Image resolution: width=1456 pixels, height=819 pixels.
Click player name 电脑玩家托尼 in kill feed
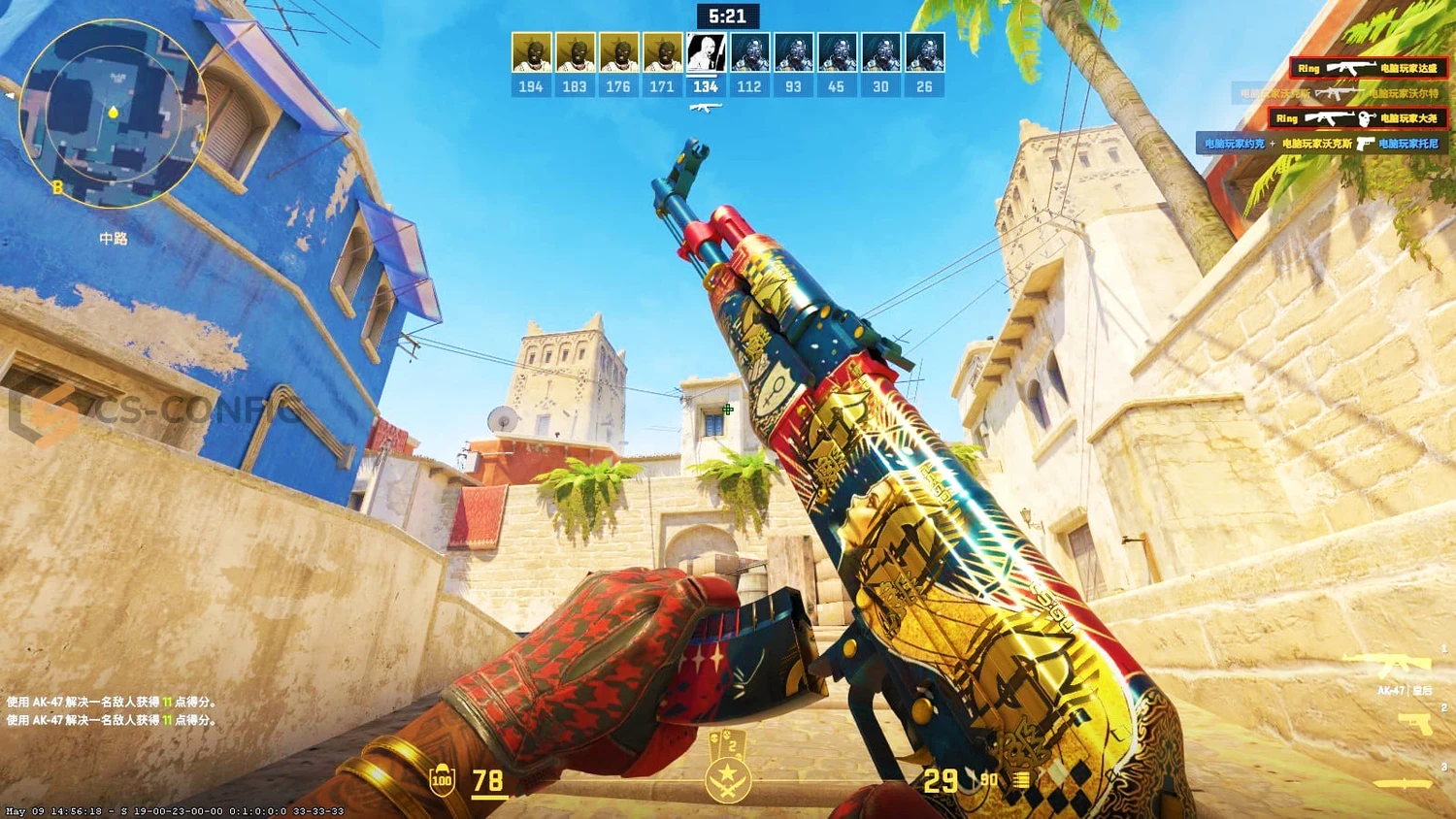coord(1407,145)
